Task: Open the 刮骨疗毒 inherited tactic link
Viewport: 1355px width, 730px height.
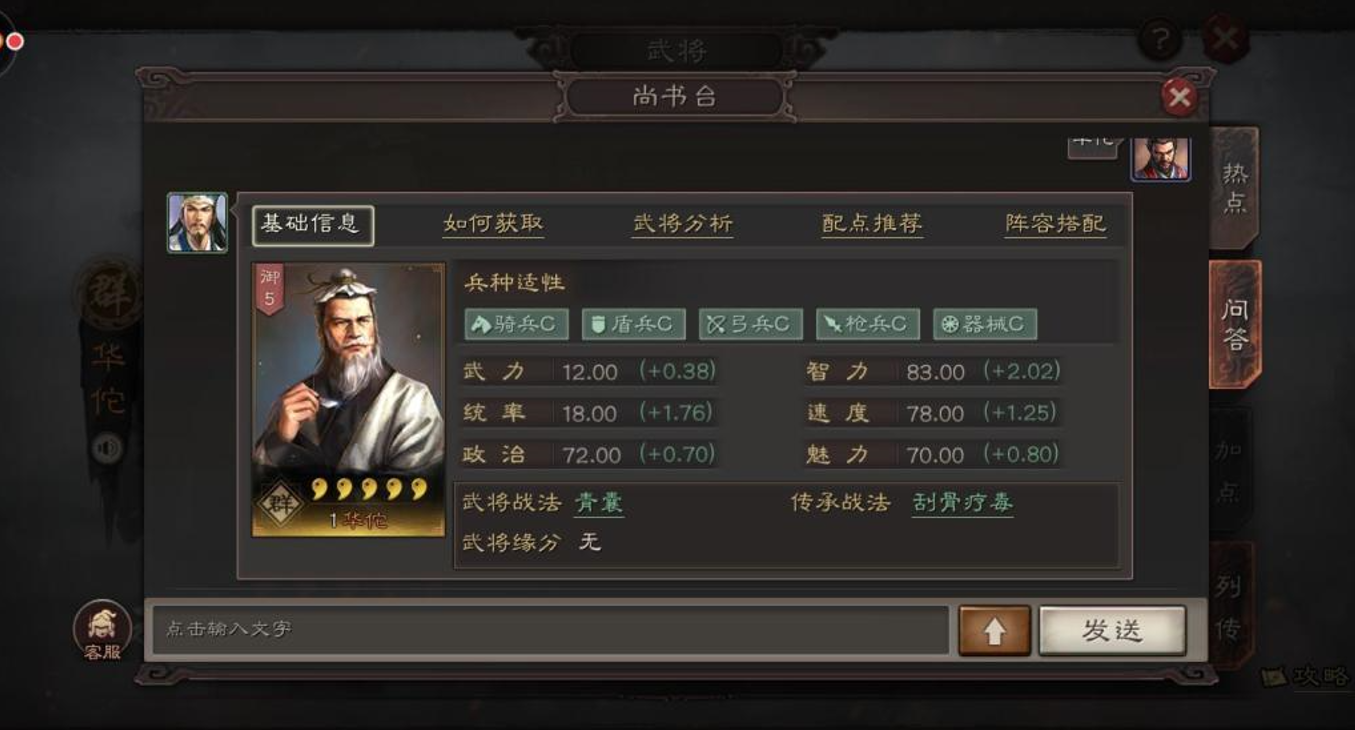Action: click(961, 503)
